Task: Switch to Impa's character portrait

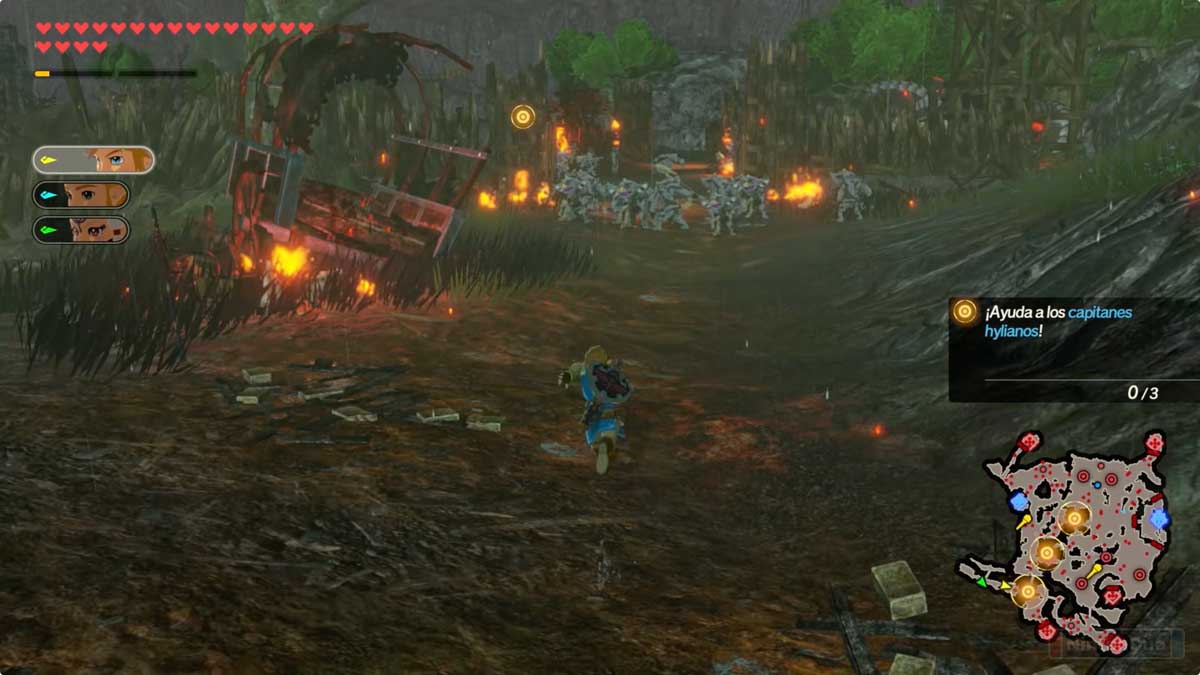Action: [x=81, y=230]
